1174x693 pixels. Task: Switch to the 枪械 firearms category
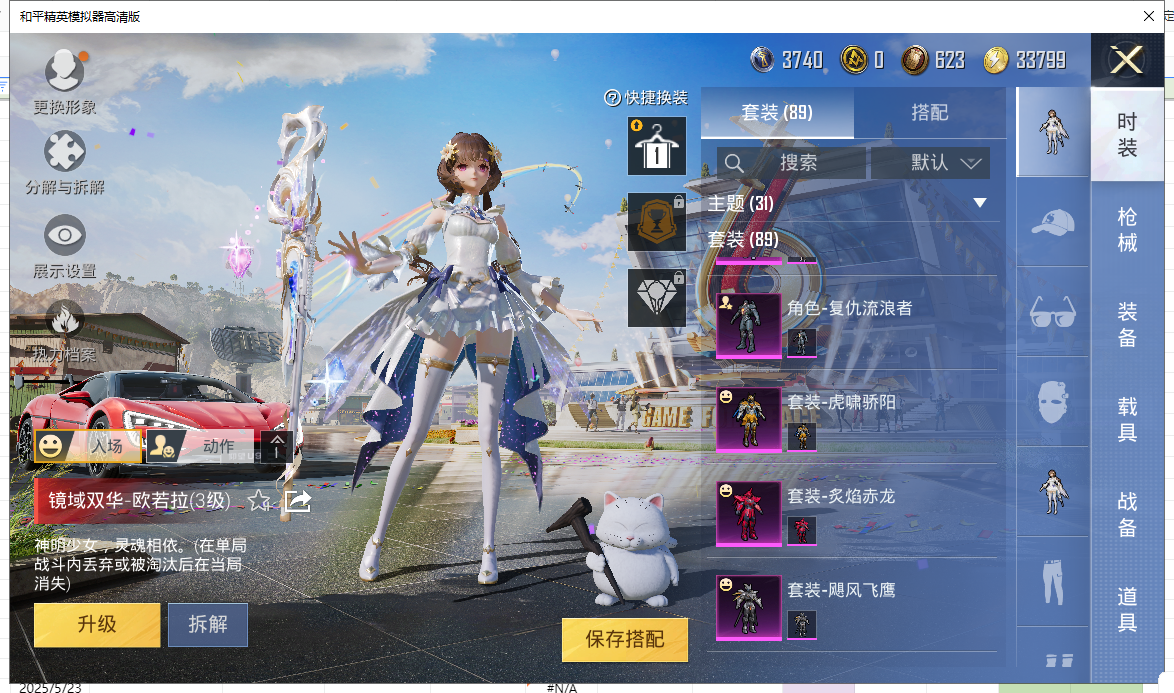point(1127,229)
